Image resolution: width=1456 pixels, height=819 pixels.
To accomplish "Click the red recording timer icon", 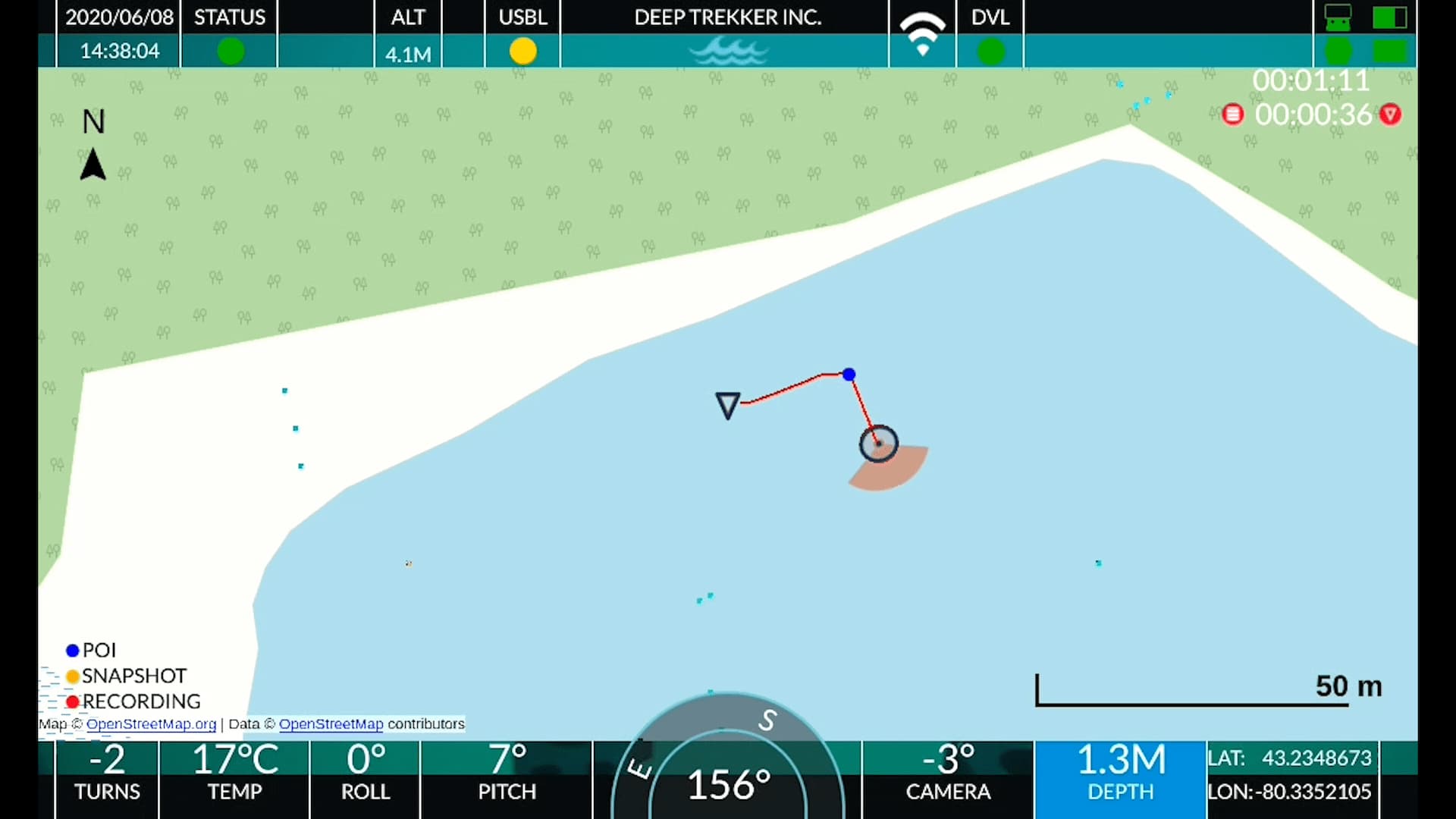I will 1234,114.
